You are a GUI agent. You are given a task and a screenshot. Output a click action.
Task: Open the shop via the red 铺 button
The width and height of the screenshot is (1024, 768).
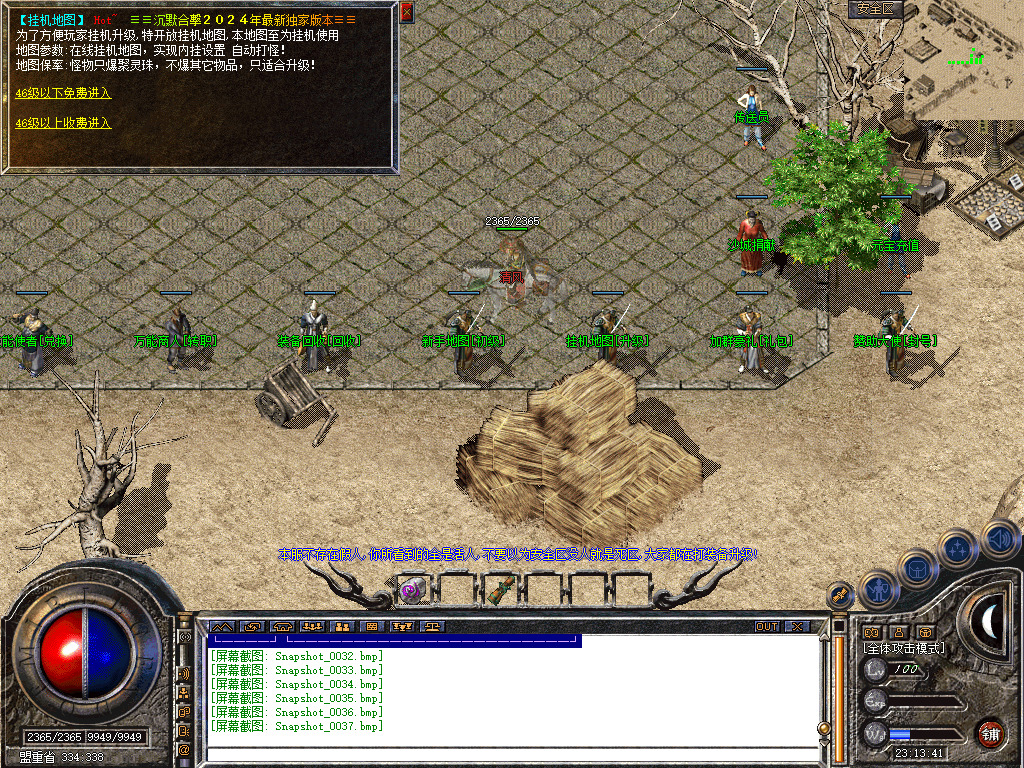[990, 734]
